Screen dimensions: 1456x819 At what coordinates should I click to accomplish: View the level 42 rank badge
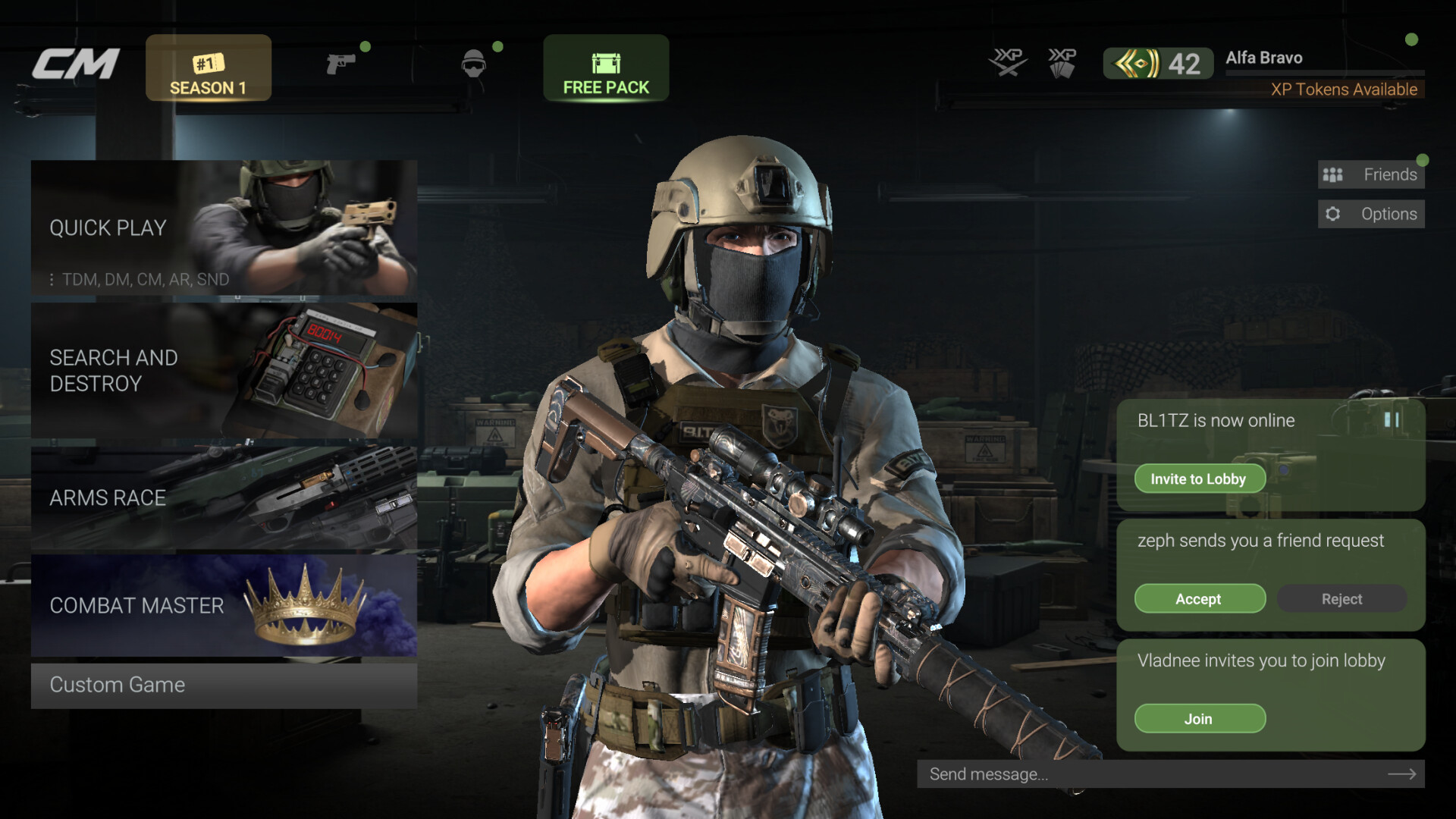(1158, 63)
